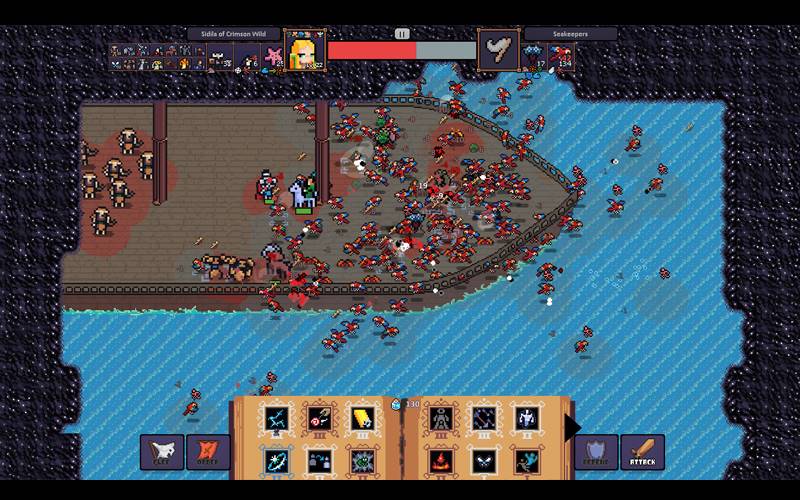Cast the lightning bolt spell
Viewport: 800px width, 500px height.
[x=275, y=419]
